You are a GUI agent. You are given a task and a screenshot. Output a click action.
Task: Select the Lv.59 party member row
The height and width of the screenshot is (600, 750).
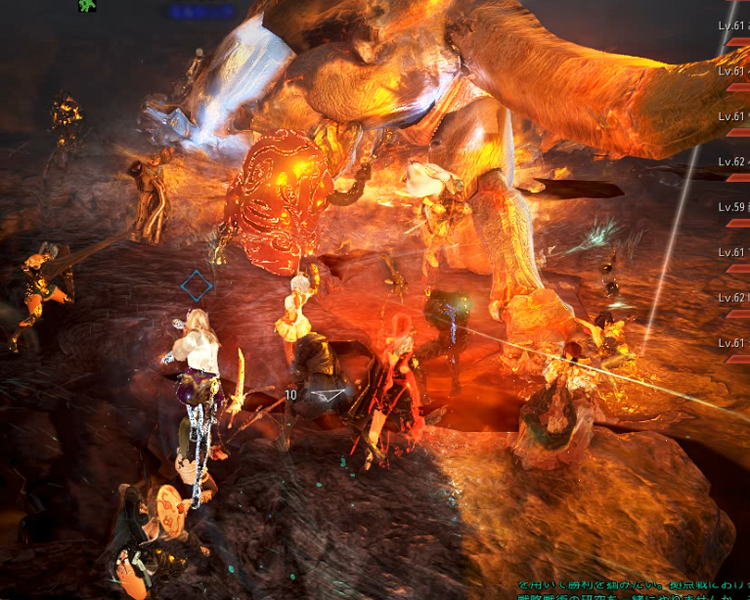(733, 208)
